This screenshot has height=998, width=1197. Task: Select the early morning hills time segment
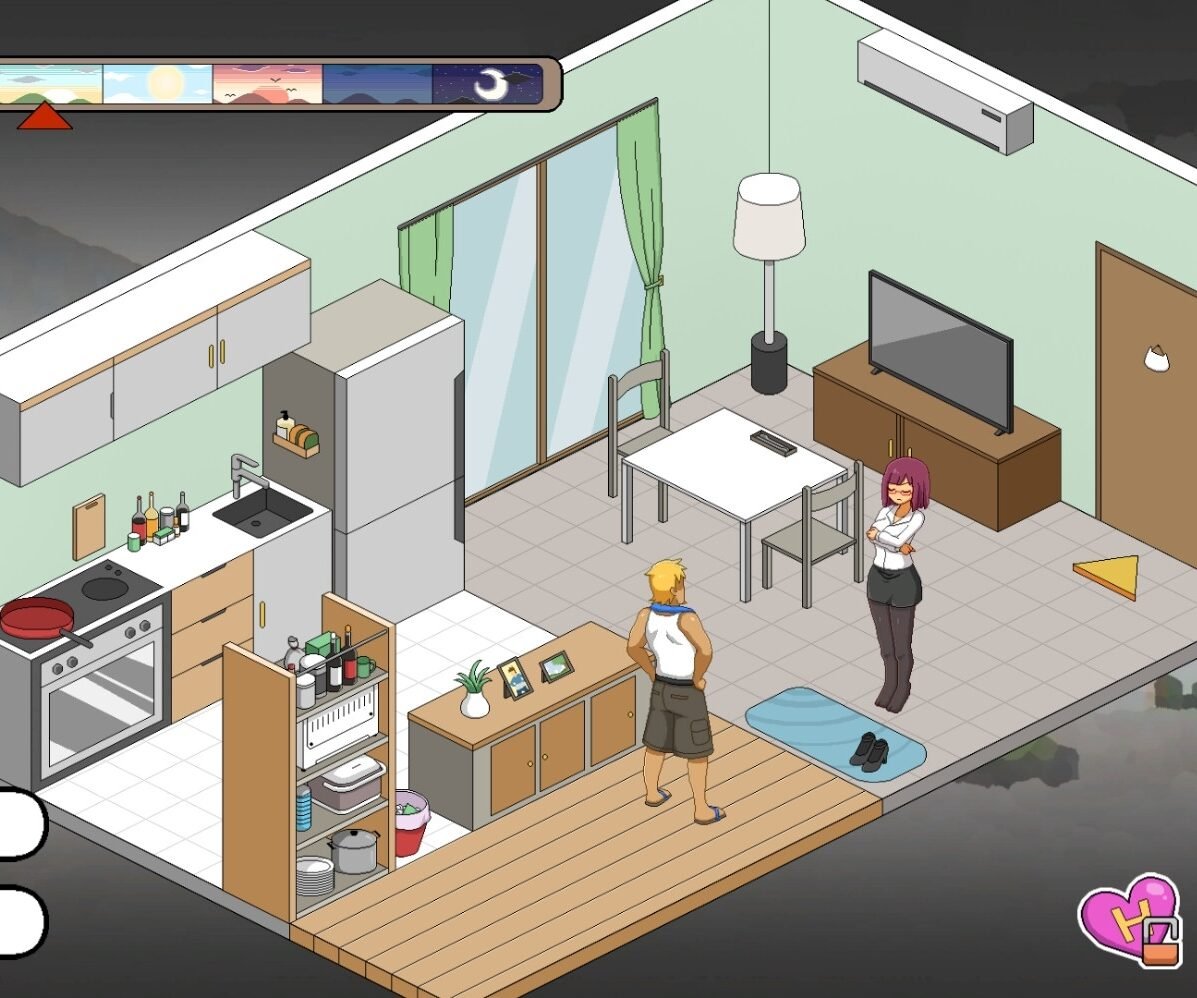click(x=50, y=85)
